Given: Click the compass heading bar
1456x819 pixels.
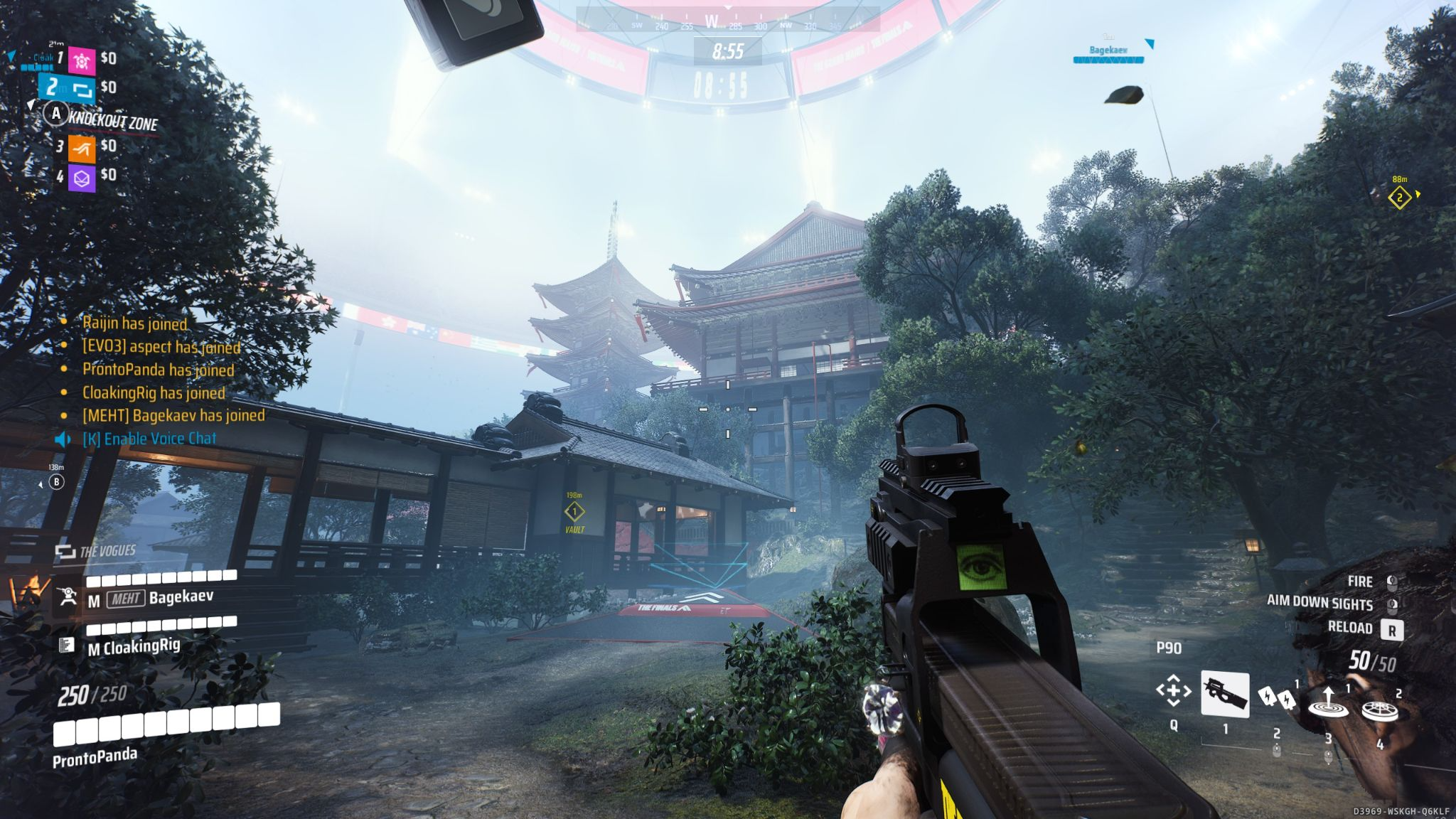Looking at the screenshot, I should tap(727, 23).
